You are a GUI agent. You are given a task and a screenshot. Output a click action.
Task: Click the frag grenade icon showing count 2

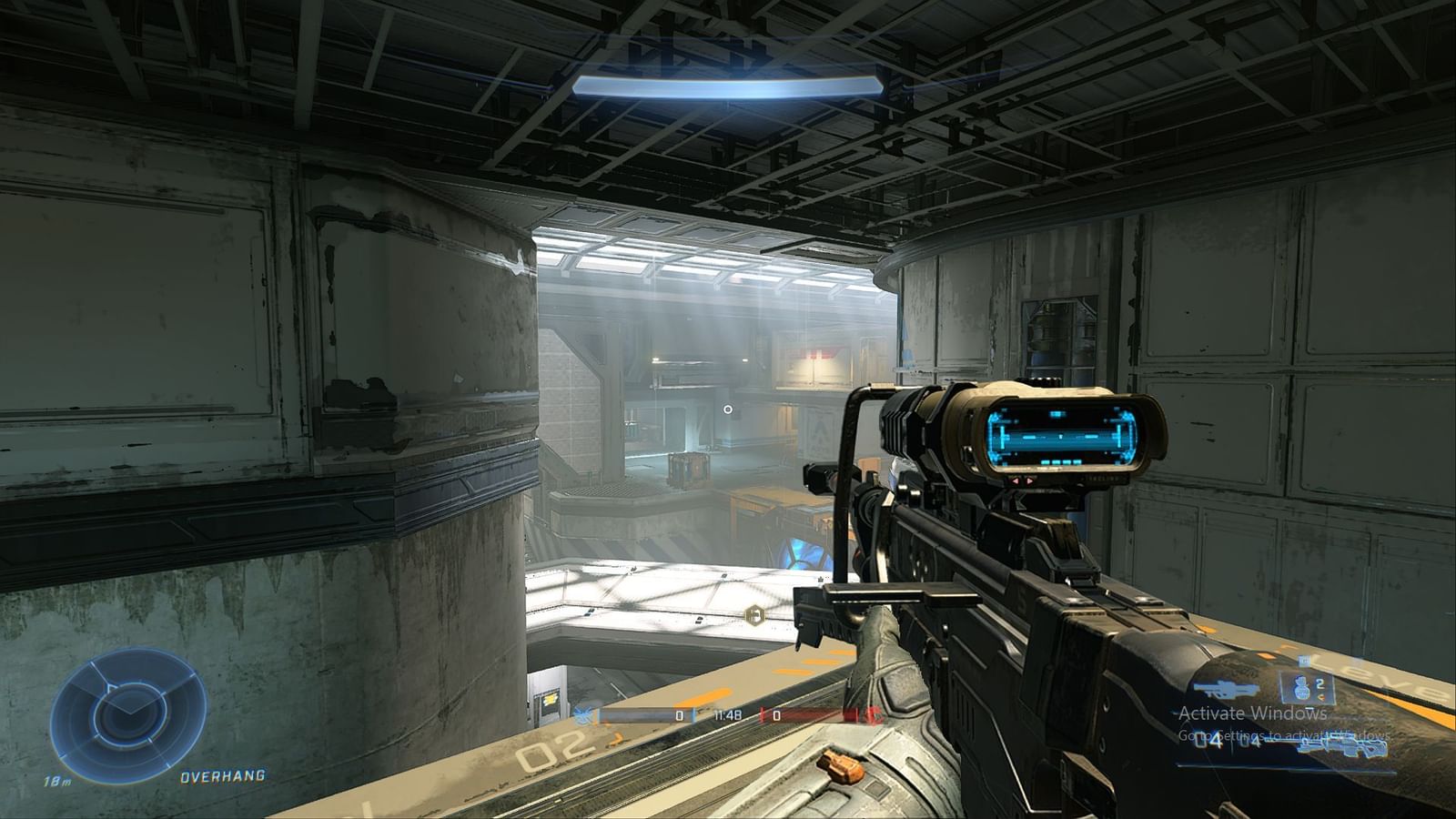[1302, 686]
